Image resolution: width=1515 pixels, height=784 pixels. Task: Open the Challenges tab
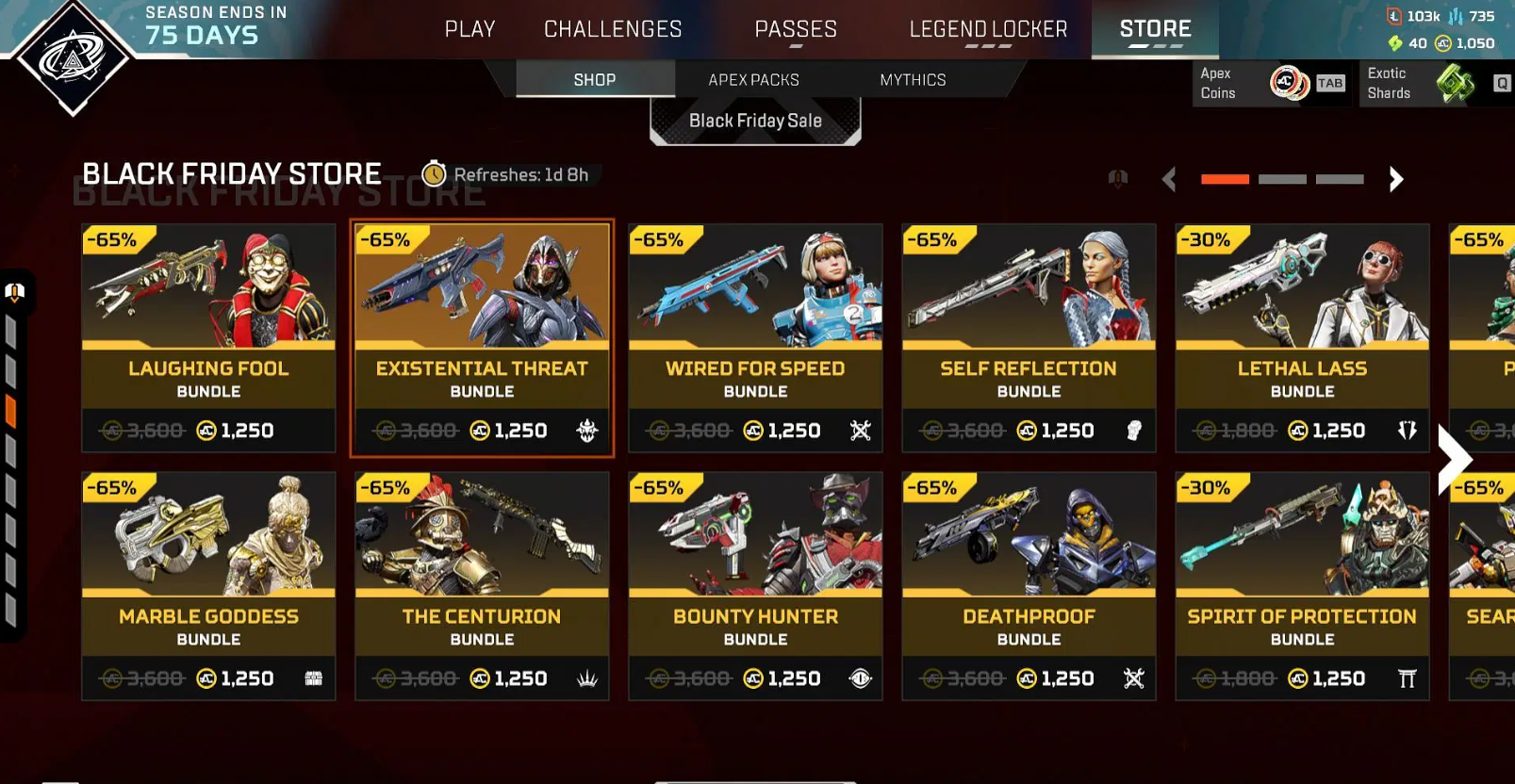[613, 29]
